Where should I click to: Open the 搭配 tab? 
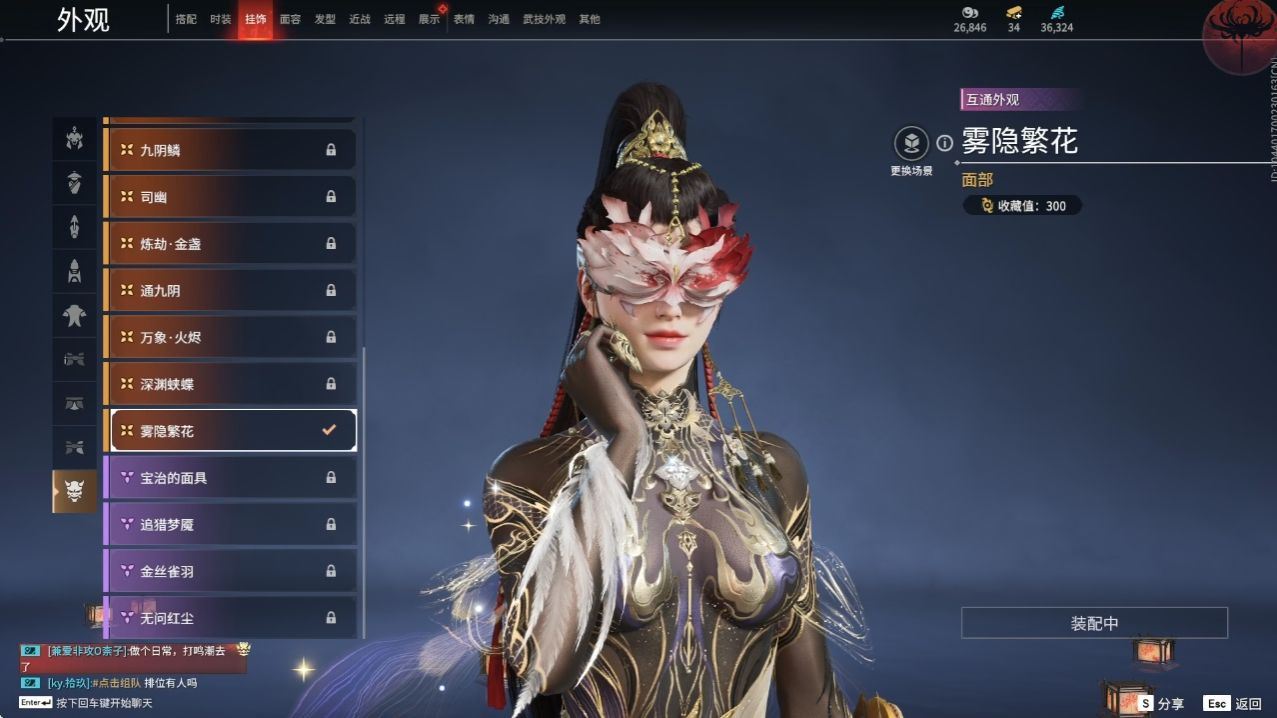click(x=186, y=19)
